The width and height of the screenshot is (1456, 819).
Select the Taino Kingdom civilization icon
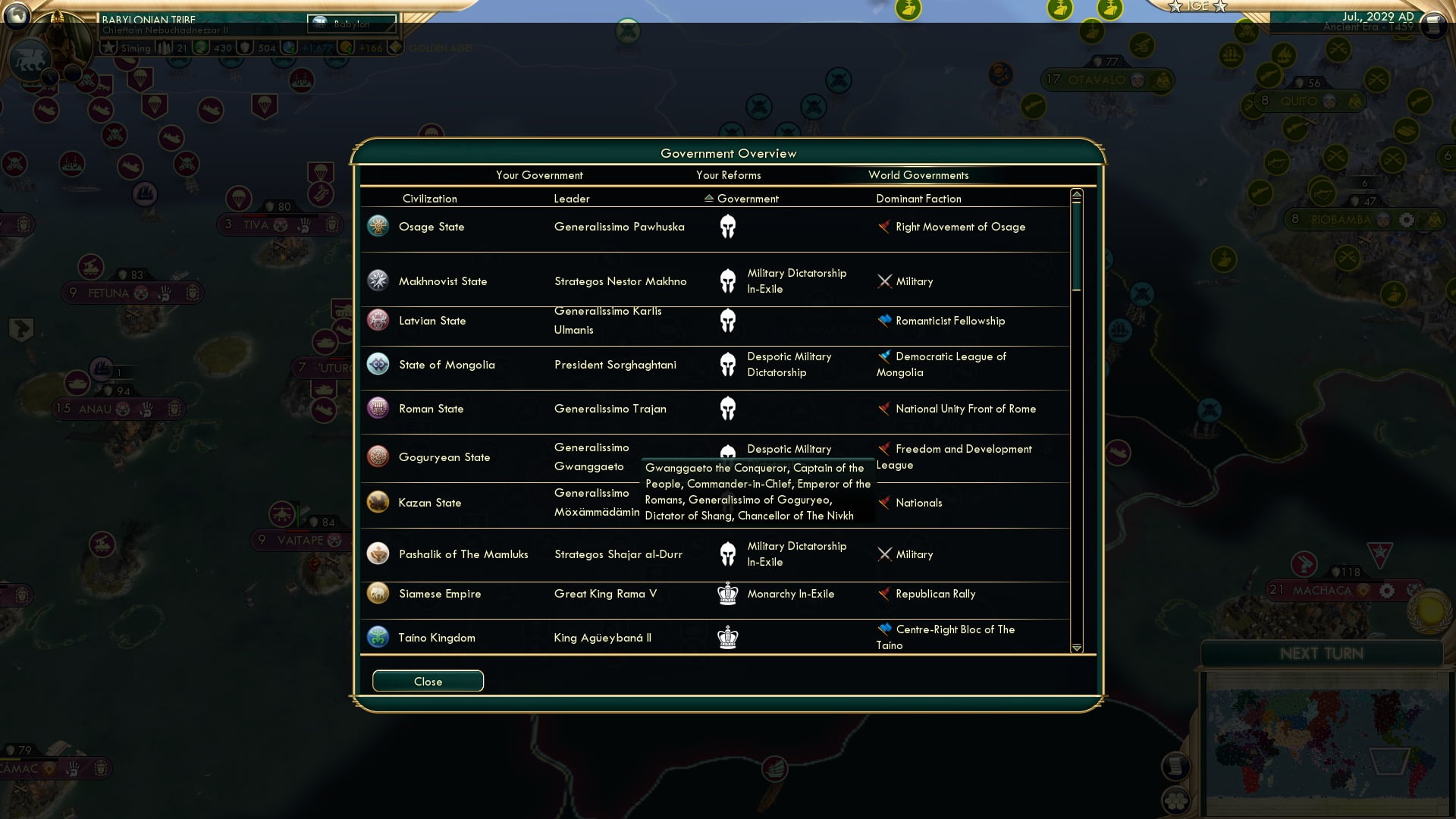coord(378,638)
